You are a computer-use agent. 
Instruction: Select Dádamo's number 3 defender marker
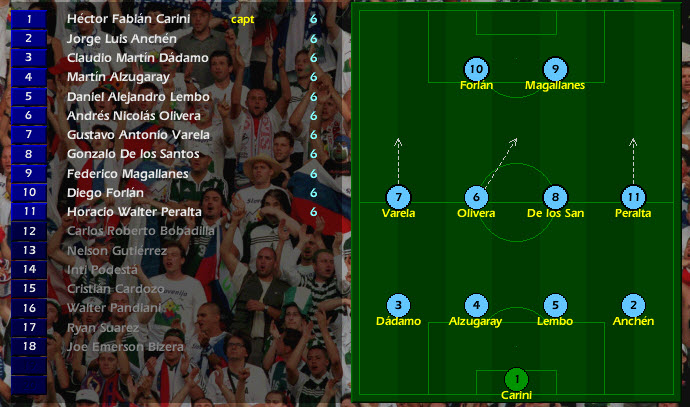(399, 305)
